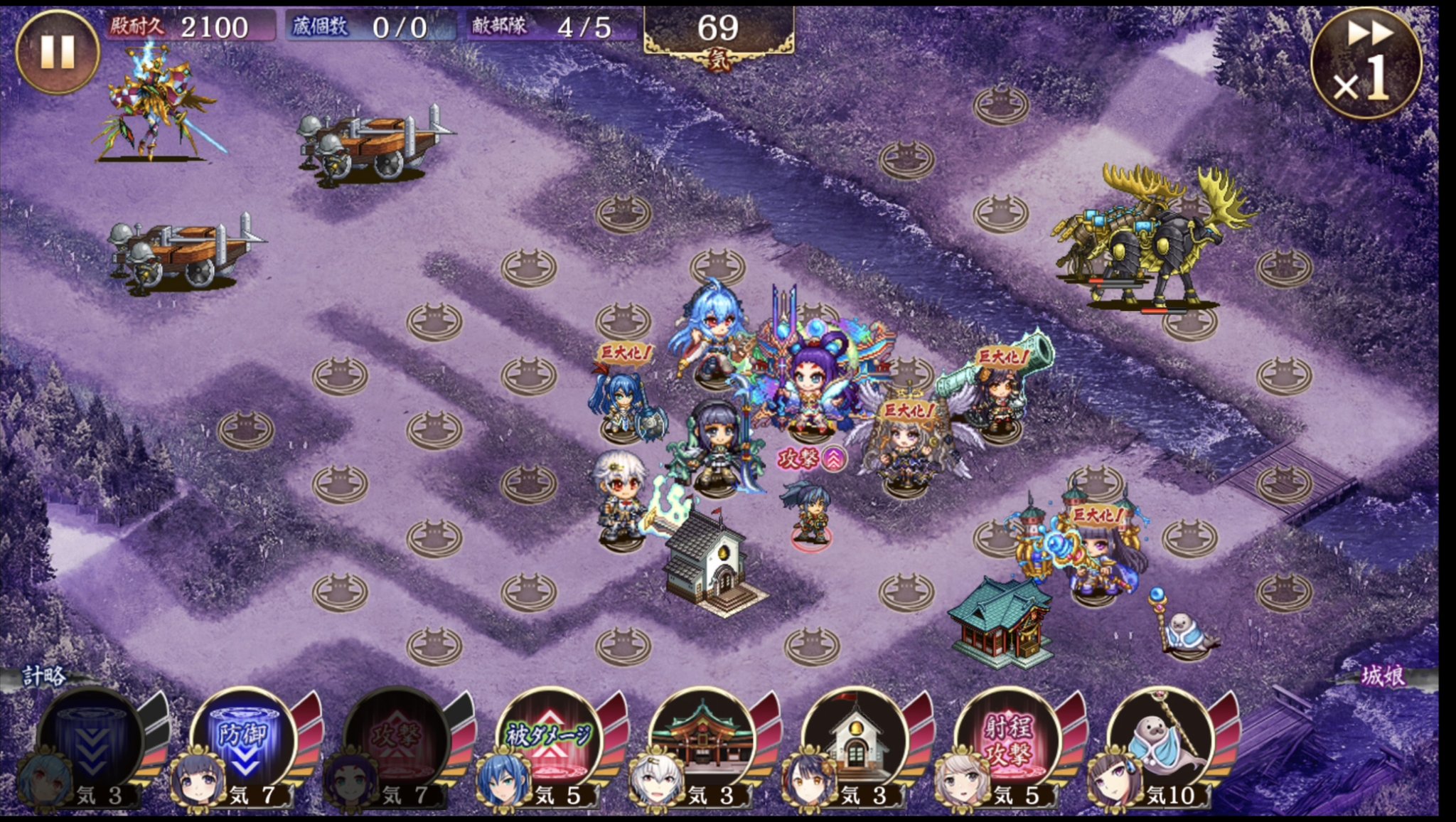Switch to the 城娘 tab

pyautogui.click(x=1383, y=676)
